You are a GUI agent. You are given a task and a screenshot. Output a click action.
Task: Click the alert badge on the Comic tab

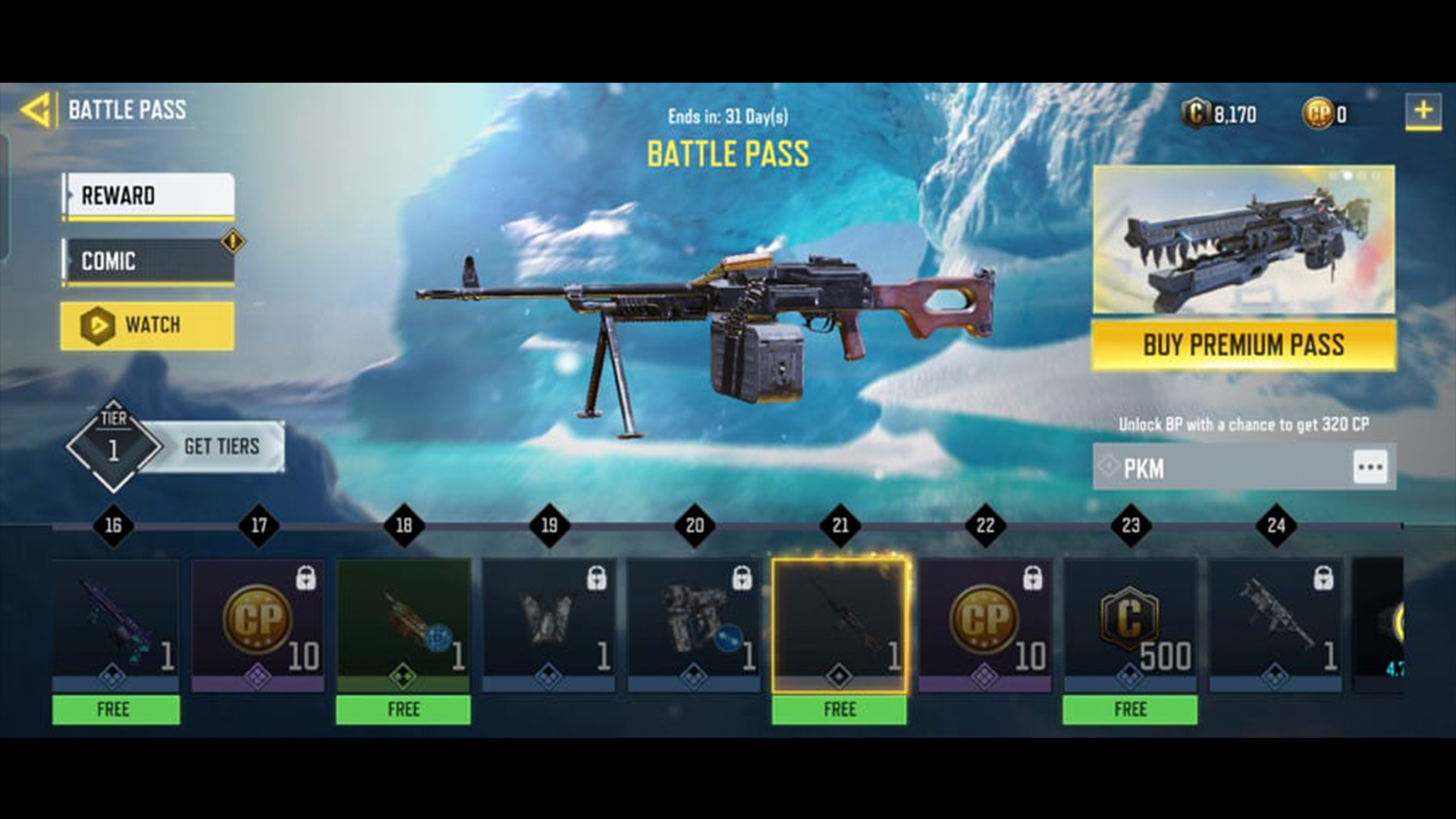click(232, 241)
